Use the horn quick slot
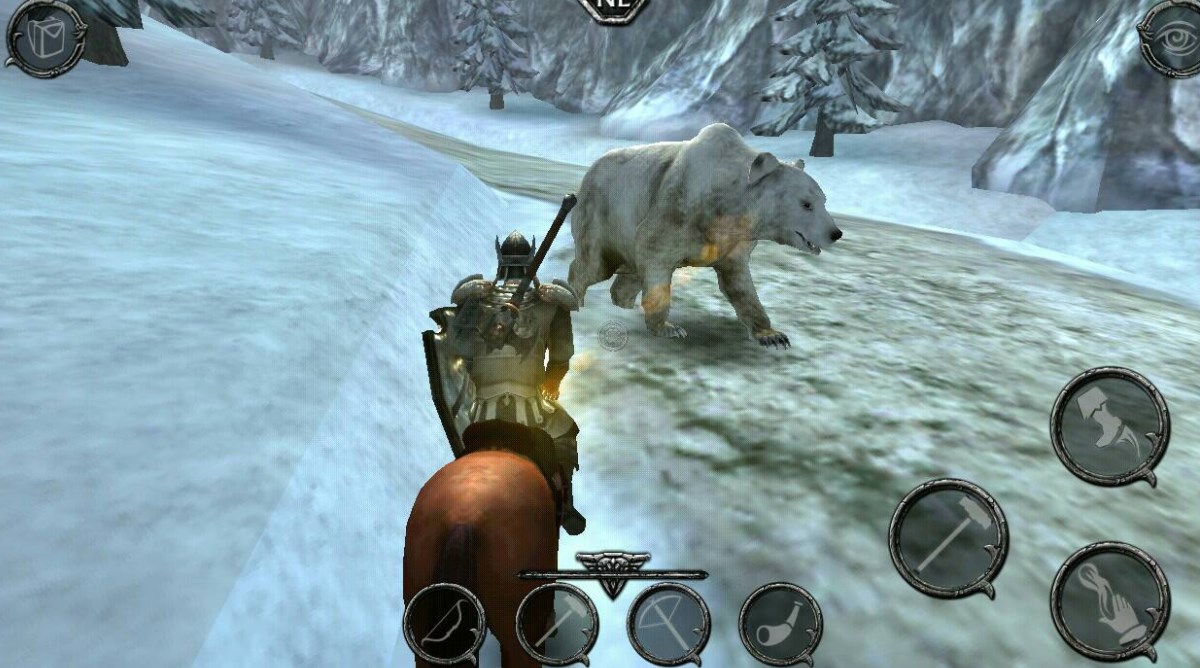Screen dimensions: 1200x668 tap(780, 624)
